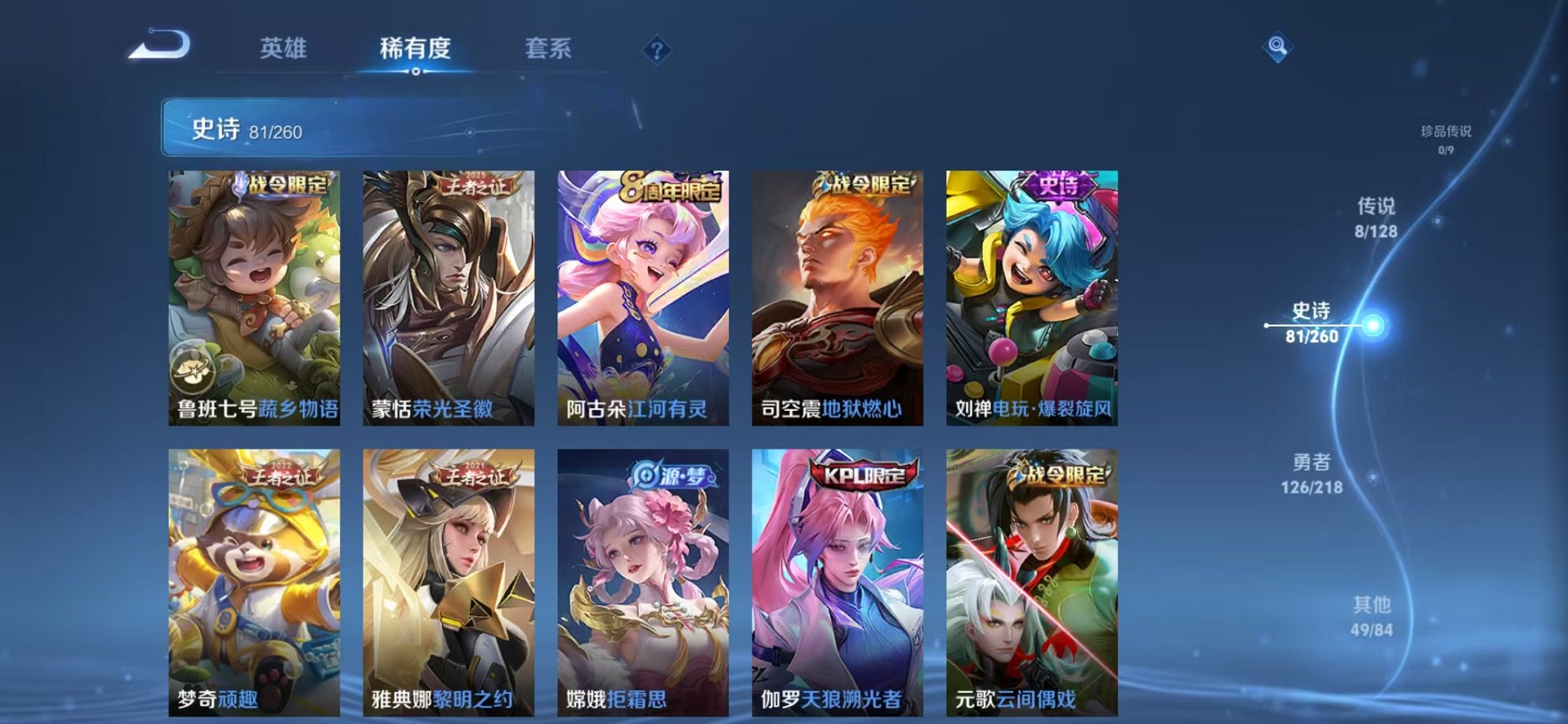Switch to the 套系 tab

[x=549, y=49]
